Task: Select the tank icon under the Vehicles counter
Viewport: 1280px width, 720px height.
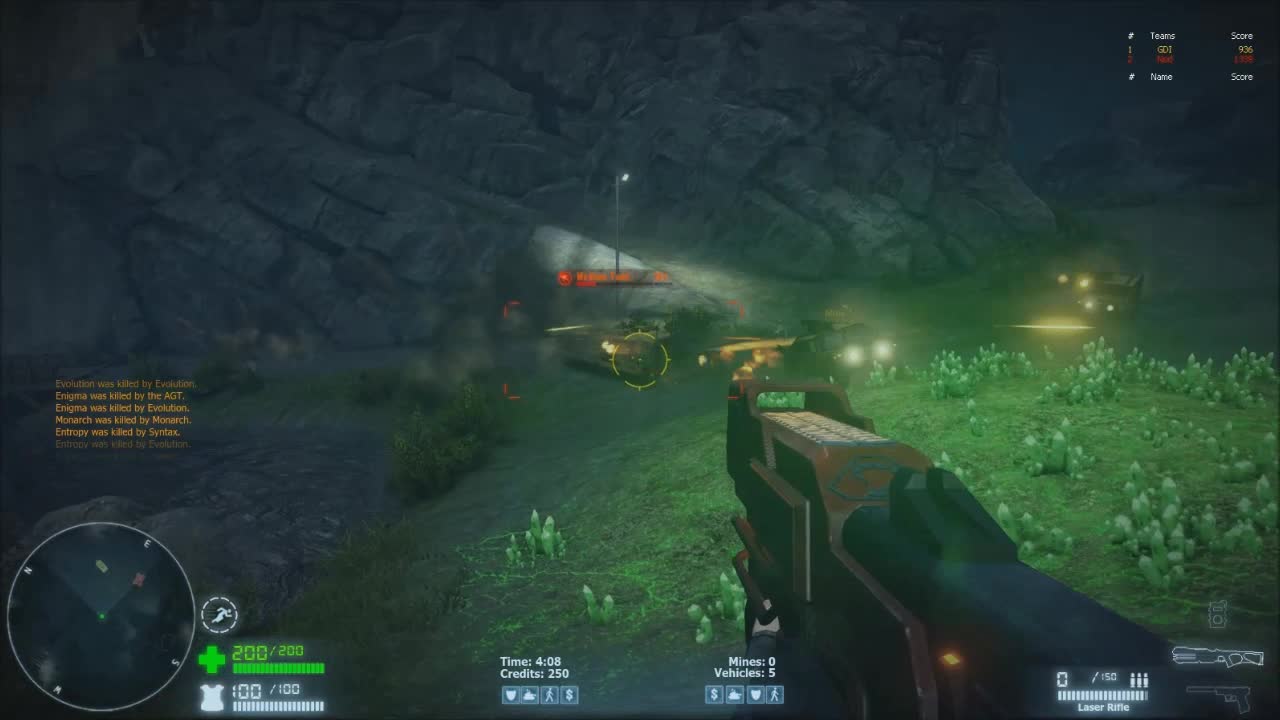Action: [x=733, y=695]
